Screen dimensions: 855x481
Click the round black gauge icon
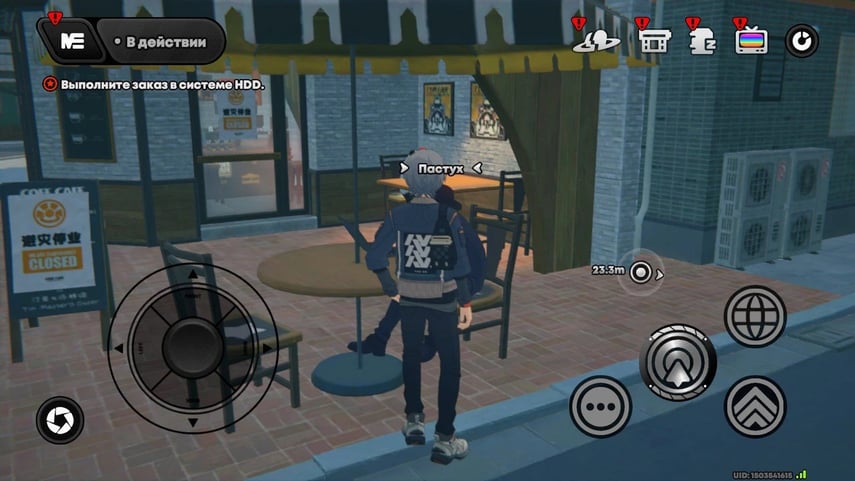pyautogui.click(x=802, y=41)
